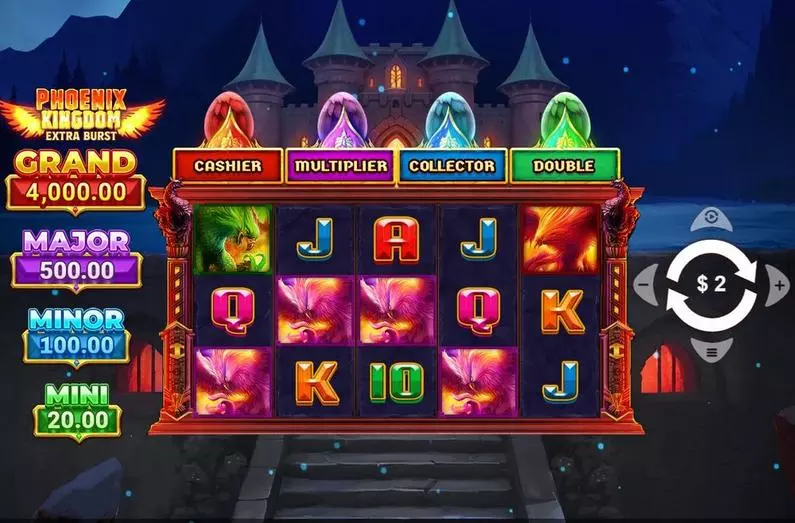The height and width of the screenshot is (523, 795).
Task: Open the hamburger menu below the spin button
Action: pos(711,352)
